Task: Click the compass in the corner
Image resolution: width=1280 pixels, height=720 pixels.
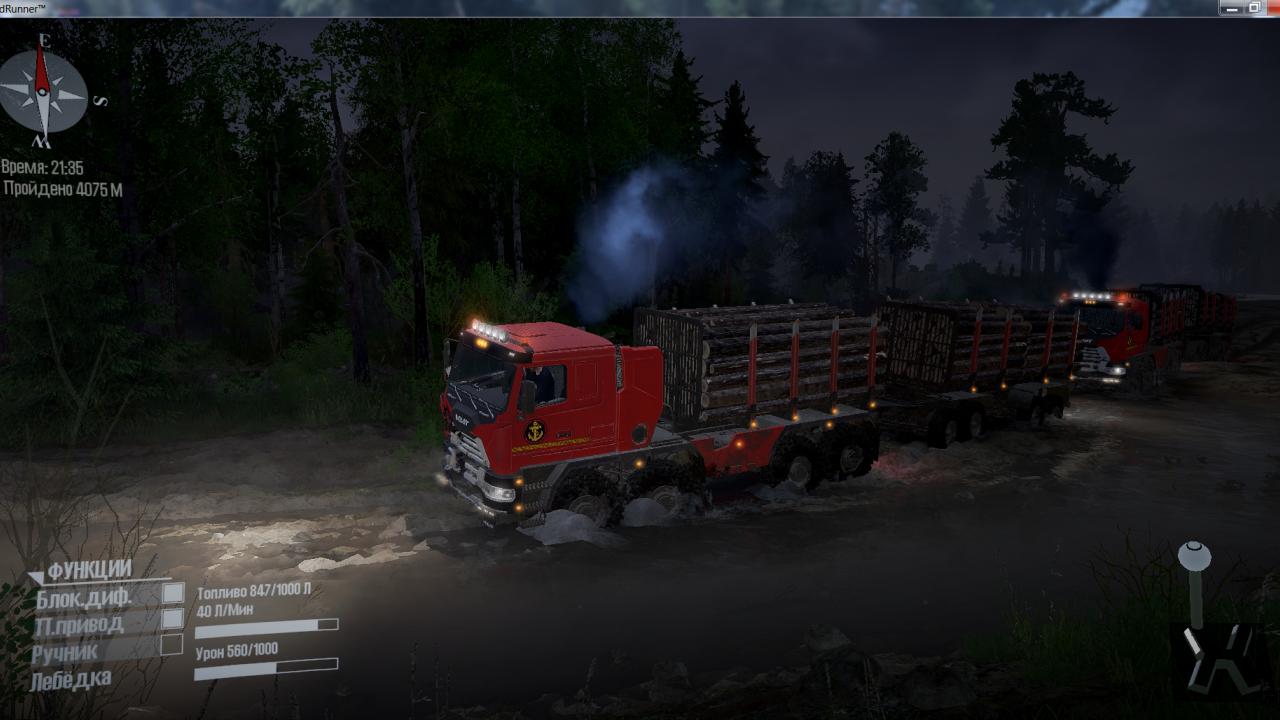Action: 43,92
